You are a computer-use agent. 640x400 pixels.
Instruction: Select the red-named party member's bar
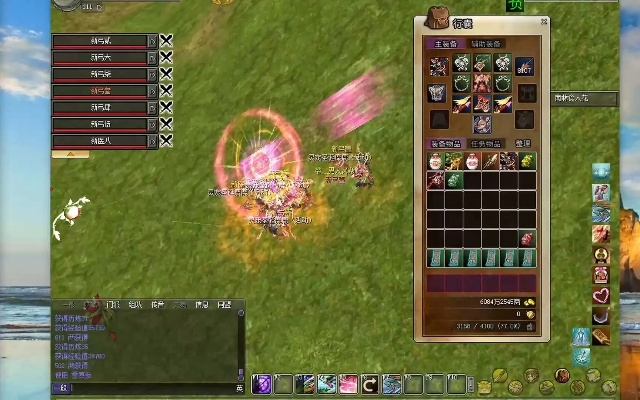pyautogui.click(x=101, y=91)
